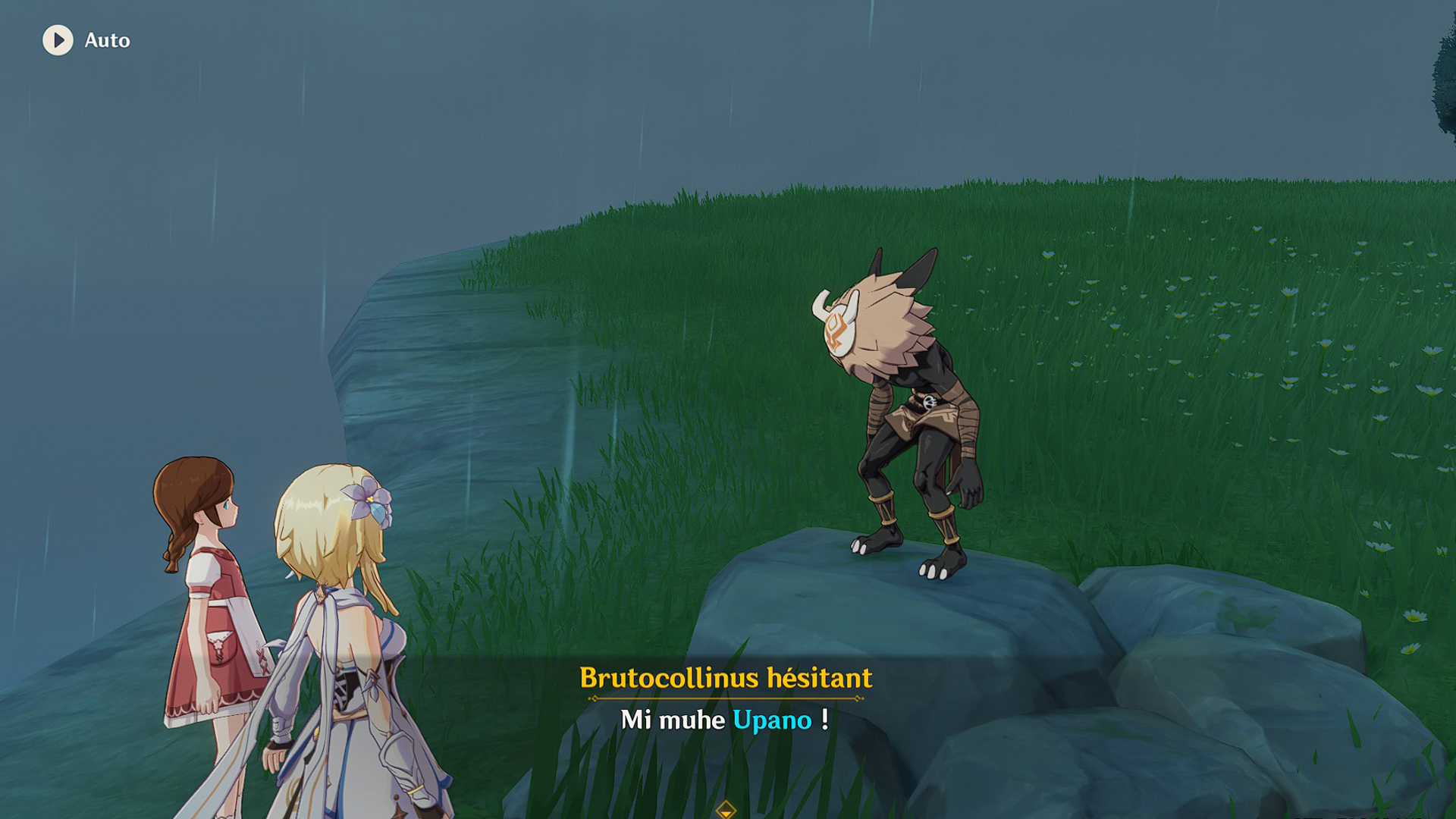This screenshot has height=819, width=1456.
Task: Click the Auto label in the top bar
Action: 106,42
